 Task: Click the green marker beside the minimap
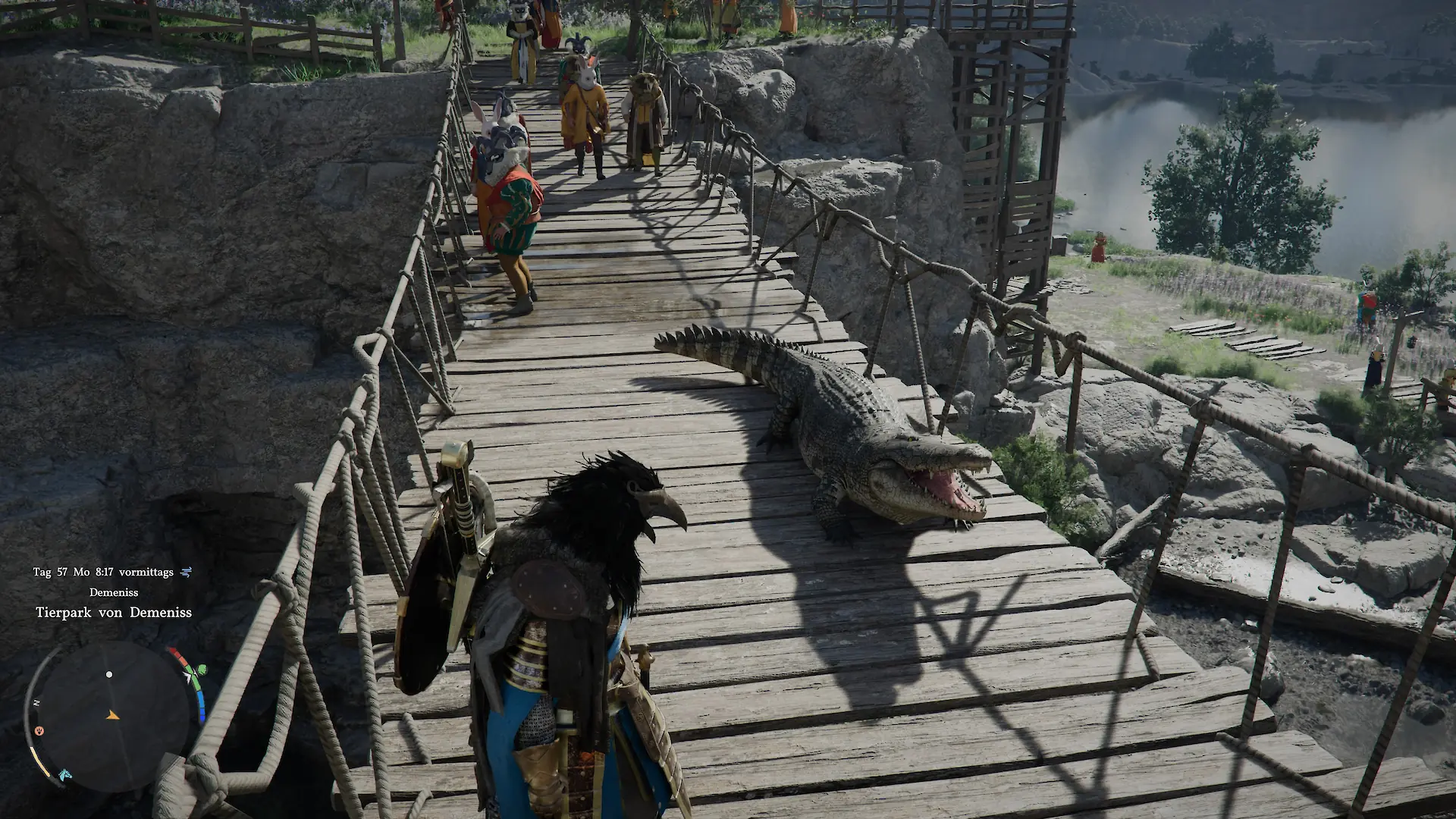click(x=202, y=670)
